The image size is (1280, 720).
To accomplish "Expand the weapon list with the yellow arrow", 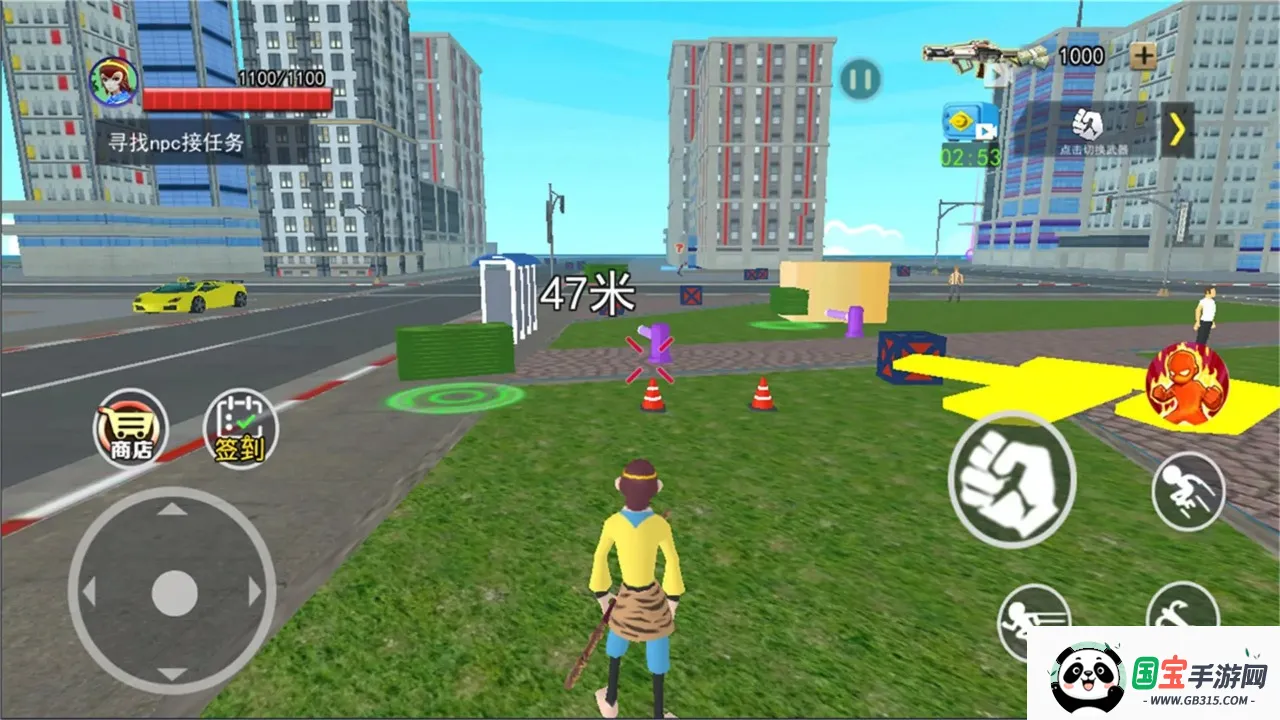I will [1178, 129].
